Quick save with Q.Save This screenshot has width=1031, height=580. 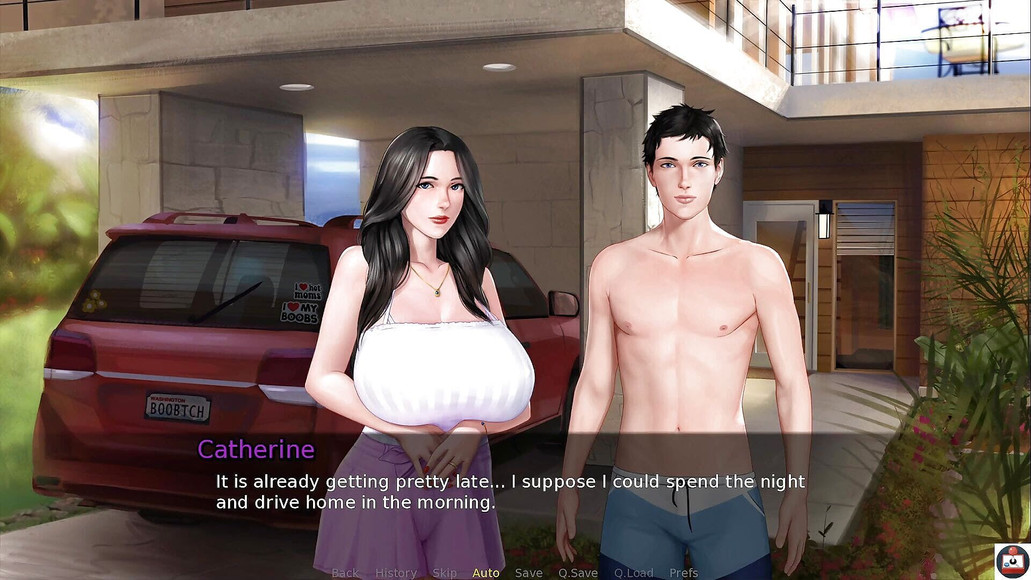[x=578, y=573]
